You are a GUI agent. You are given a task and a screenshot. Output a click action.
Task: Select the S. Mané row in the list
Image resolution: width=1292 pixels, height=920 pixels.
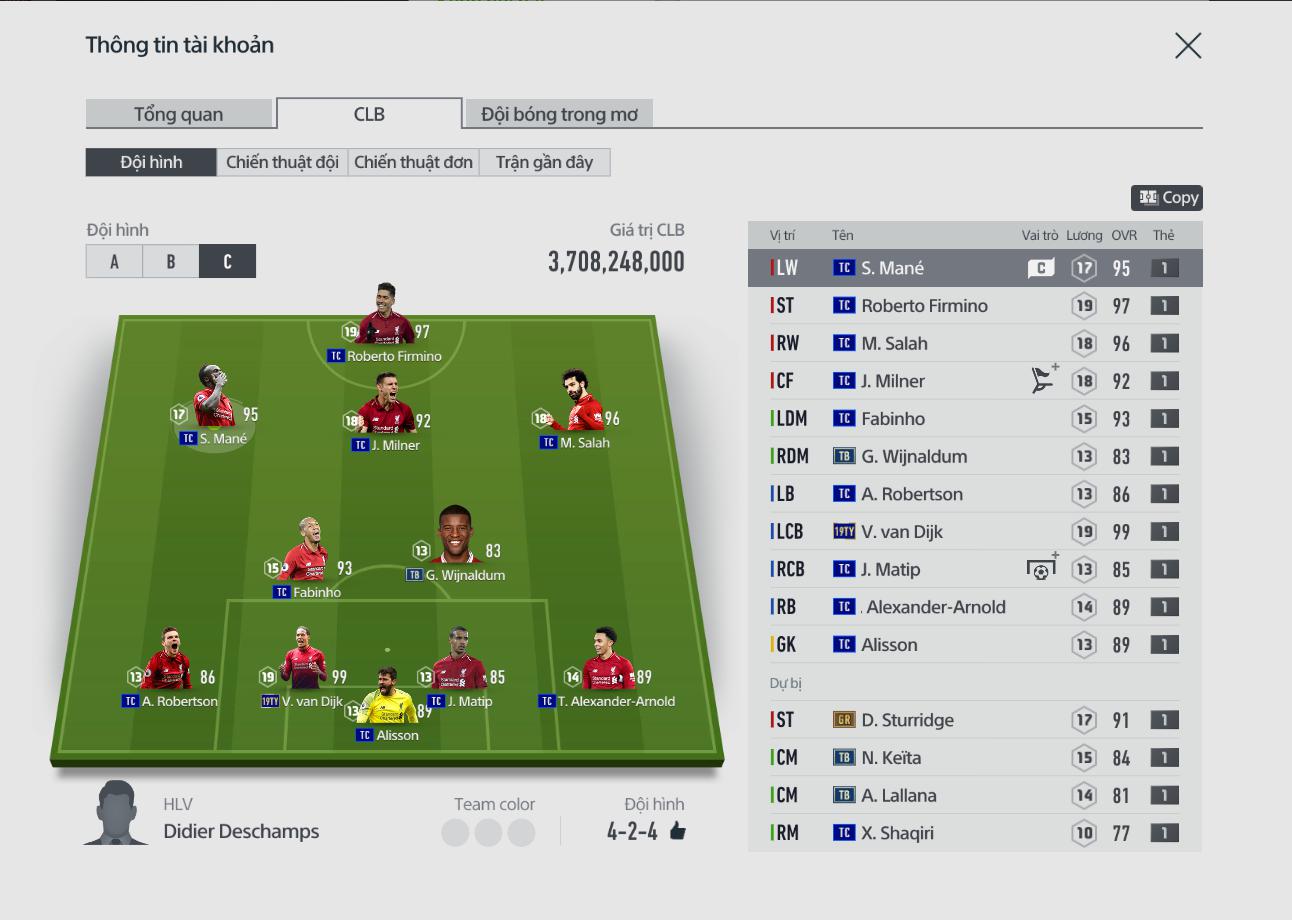click(x=975, y=268)
